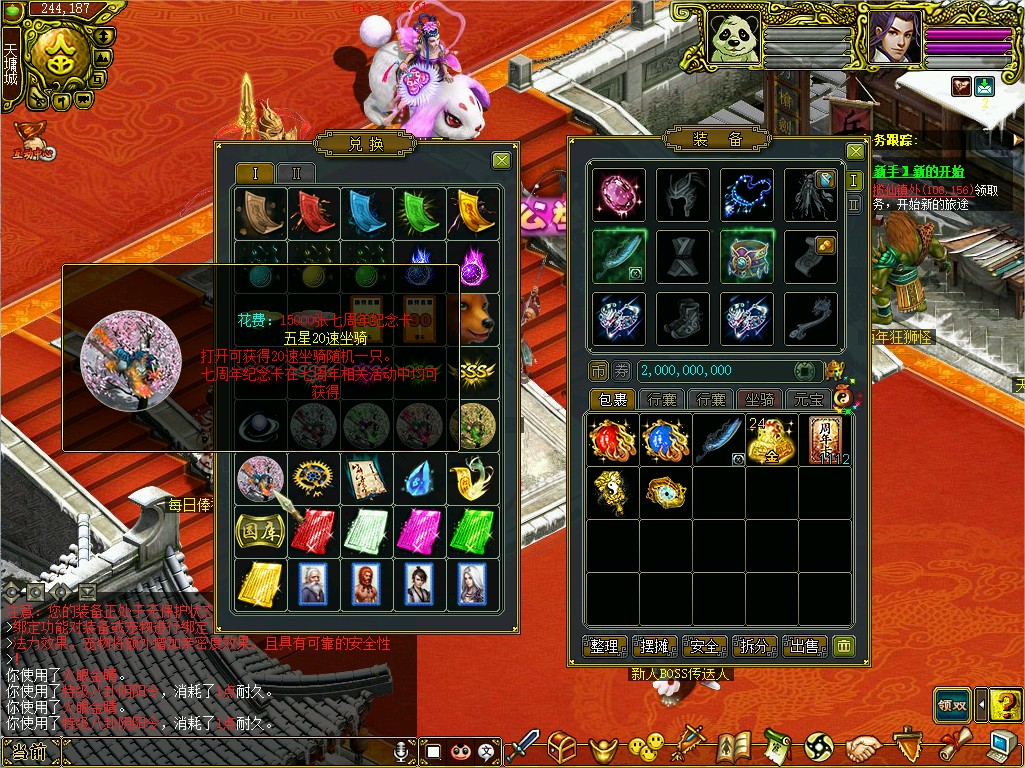Pick the bear head exchange item

[473, 318]
